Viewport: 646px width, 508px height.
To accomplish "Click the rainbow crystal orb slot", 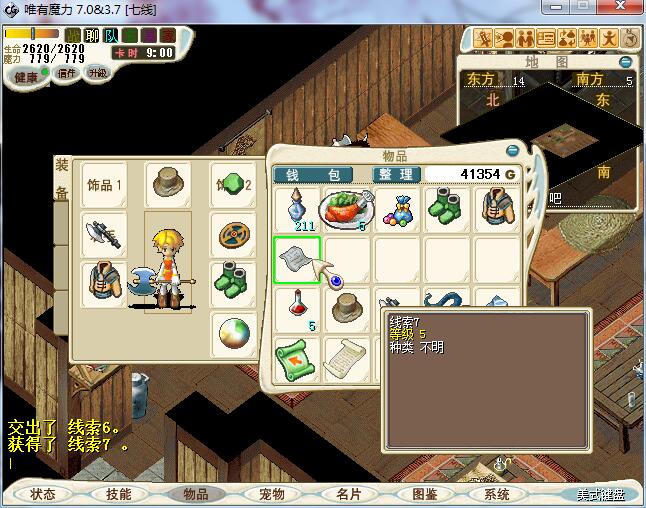I will [234, 333].
